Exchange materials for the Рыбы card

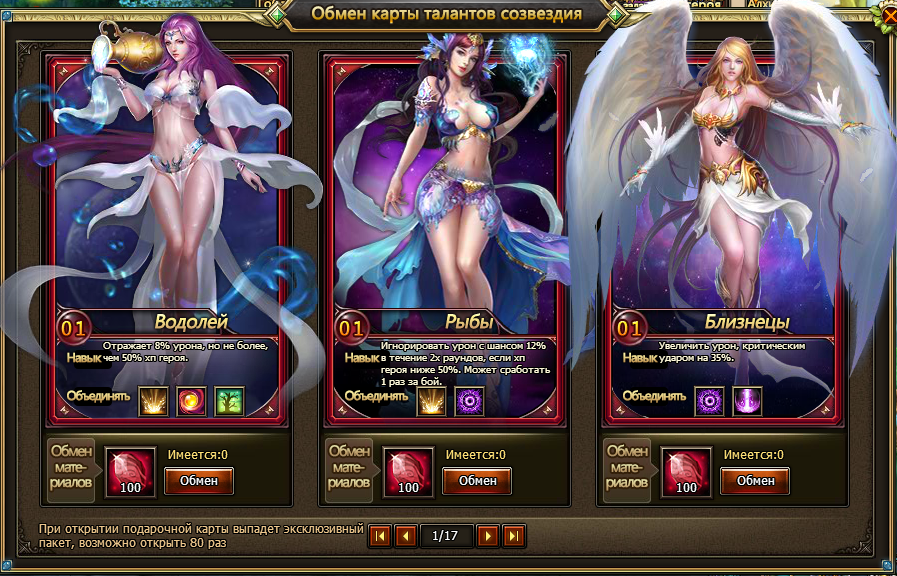477,480
